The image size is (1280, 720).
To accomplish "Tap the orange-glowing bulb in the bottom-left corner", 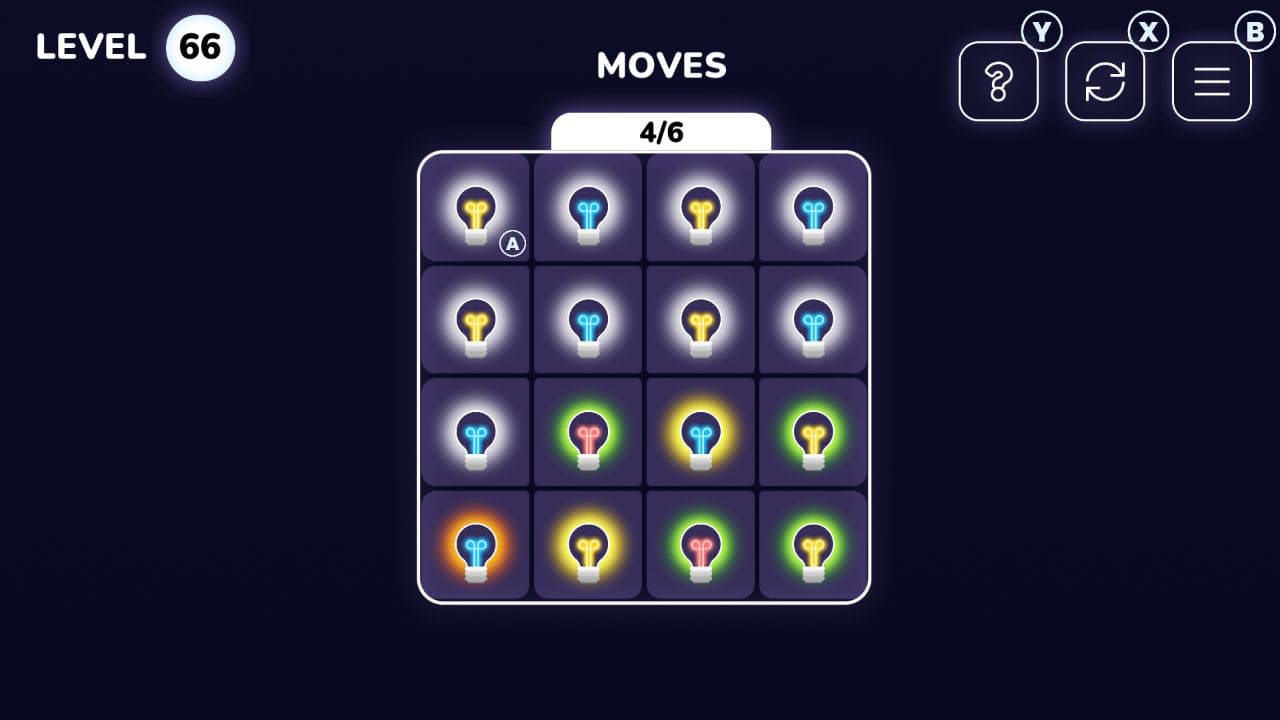I will click(474, 546).
